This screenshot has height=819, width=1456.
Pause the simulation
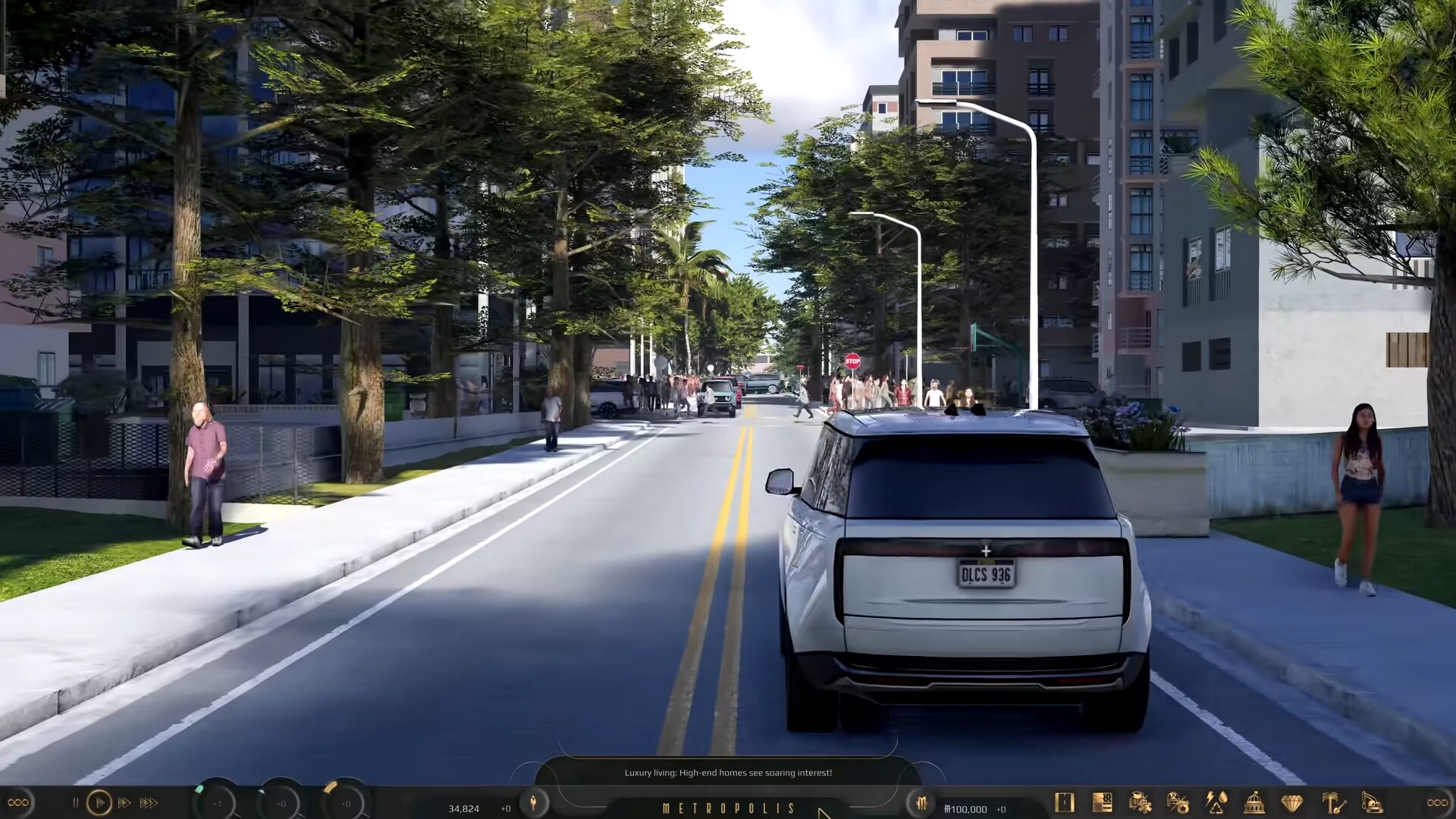75,802
